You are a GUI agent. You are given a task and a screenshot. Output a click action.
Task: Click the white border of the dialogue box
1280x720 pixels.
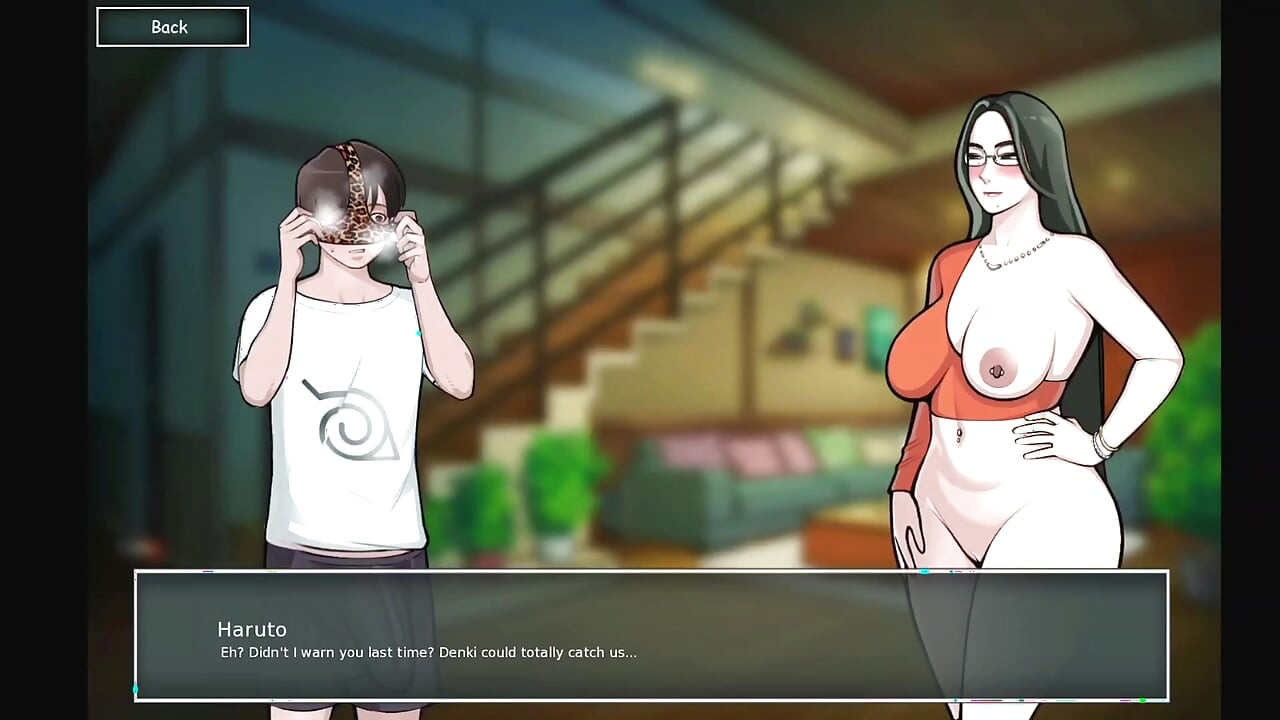650,573
